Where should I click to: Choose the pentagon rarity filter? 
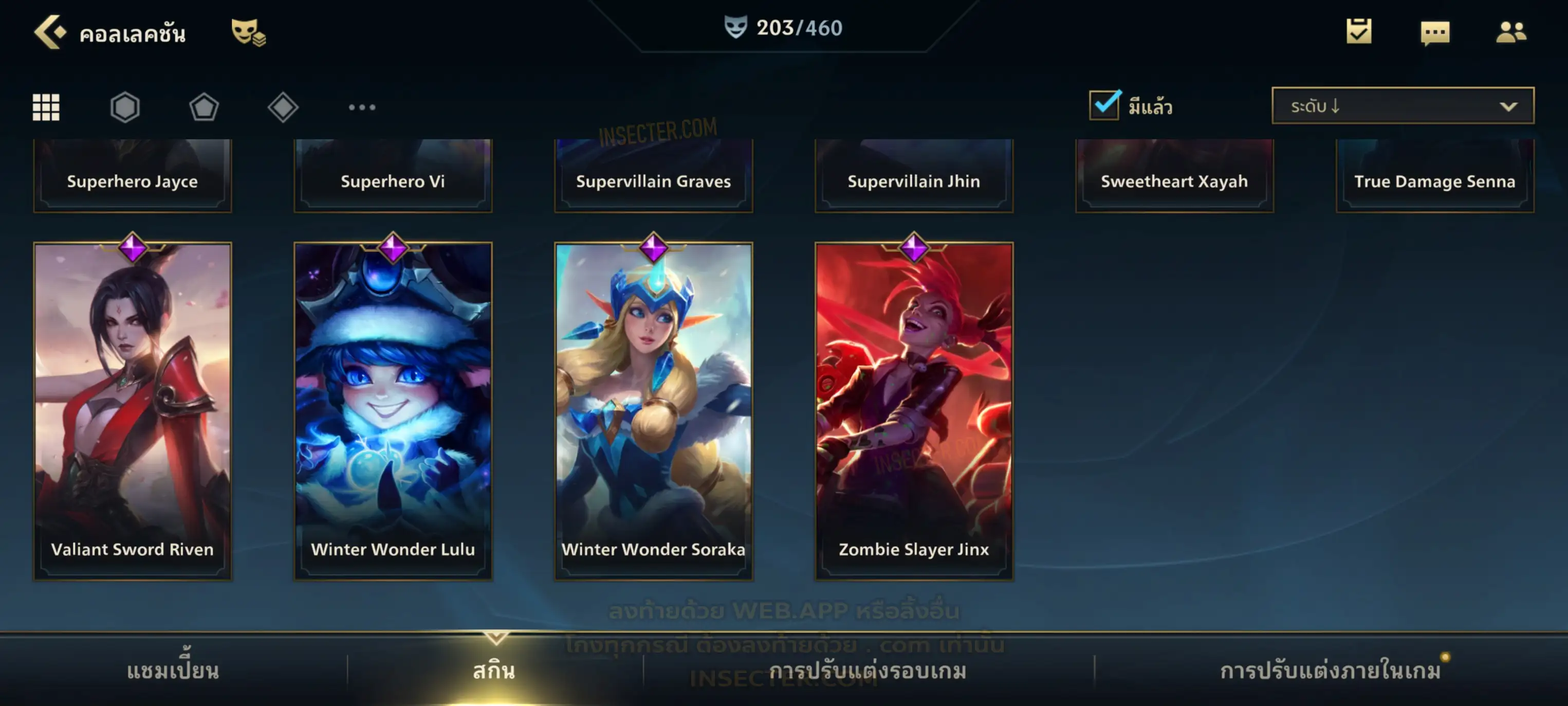(x=204, y=108)
